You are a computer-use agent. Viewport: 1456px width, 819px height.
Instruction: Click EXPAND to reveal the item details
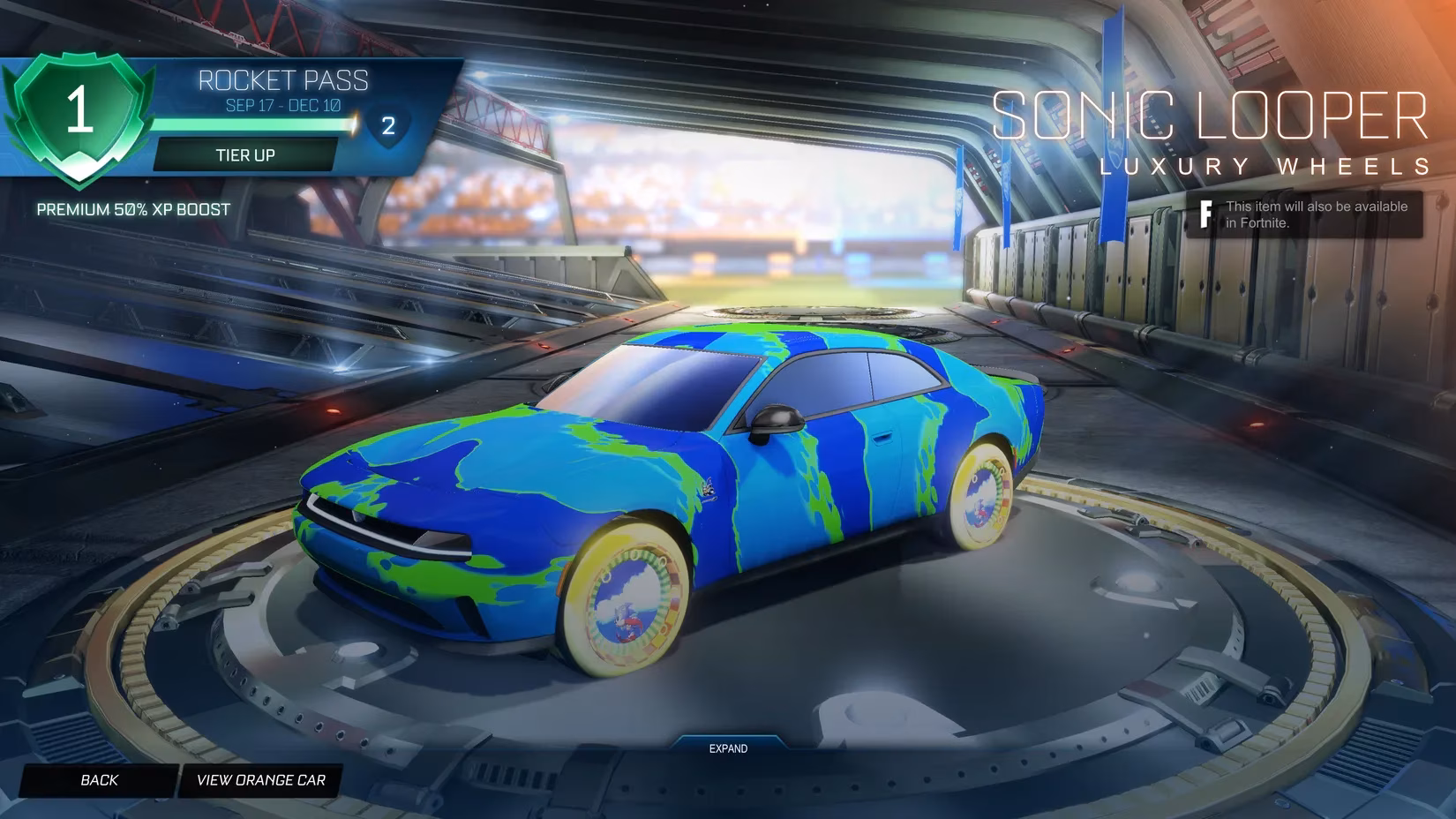pos(727,748)
